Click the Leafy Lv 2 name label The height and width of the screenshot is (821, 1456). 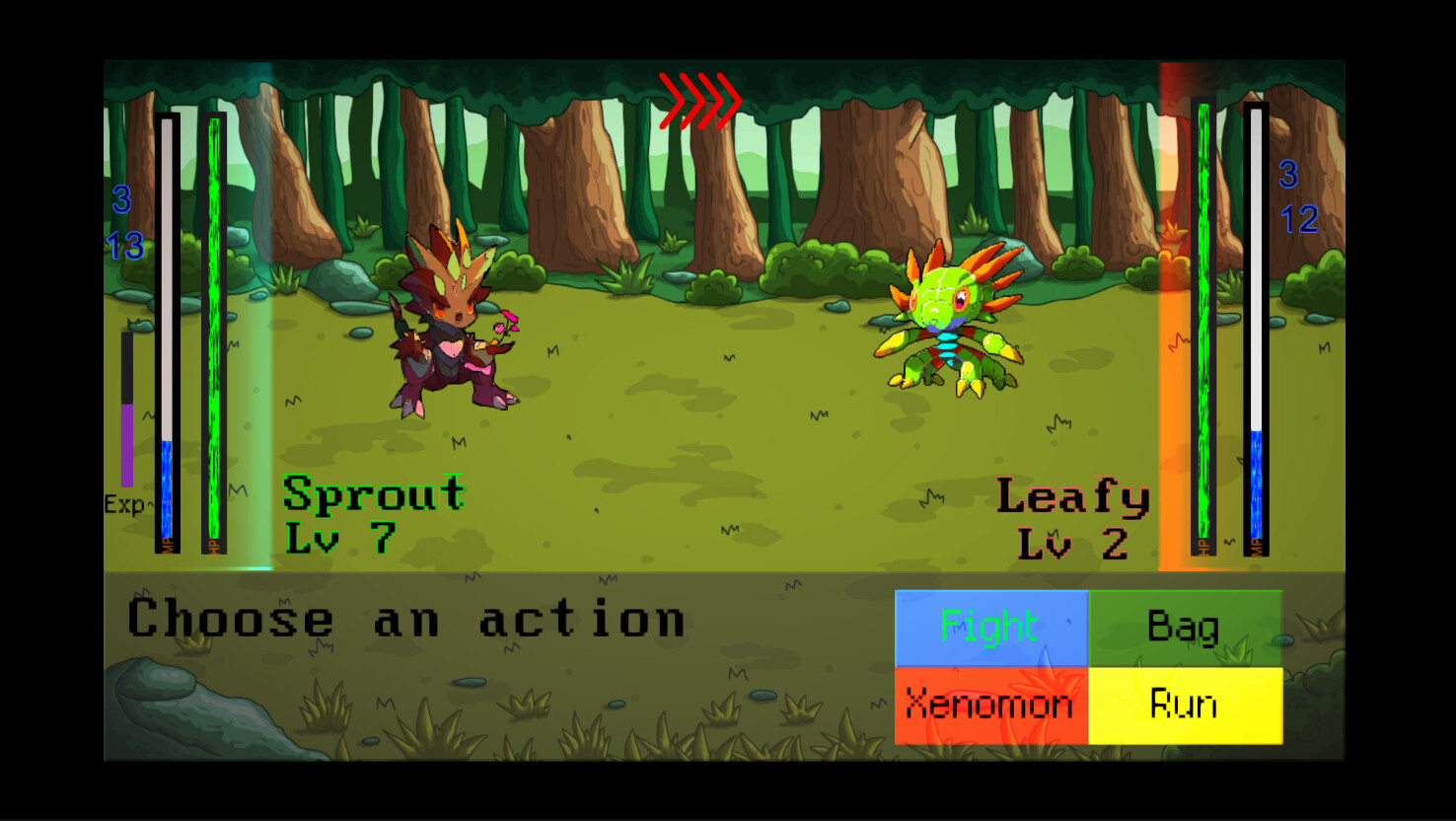1073,513
